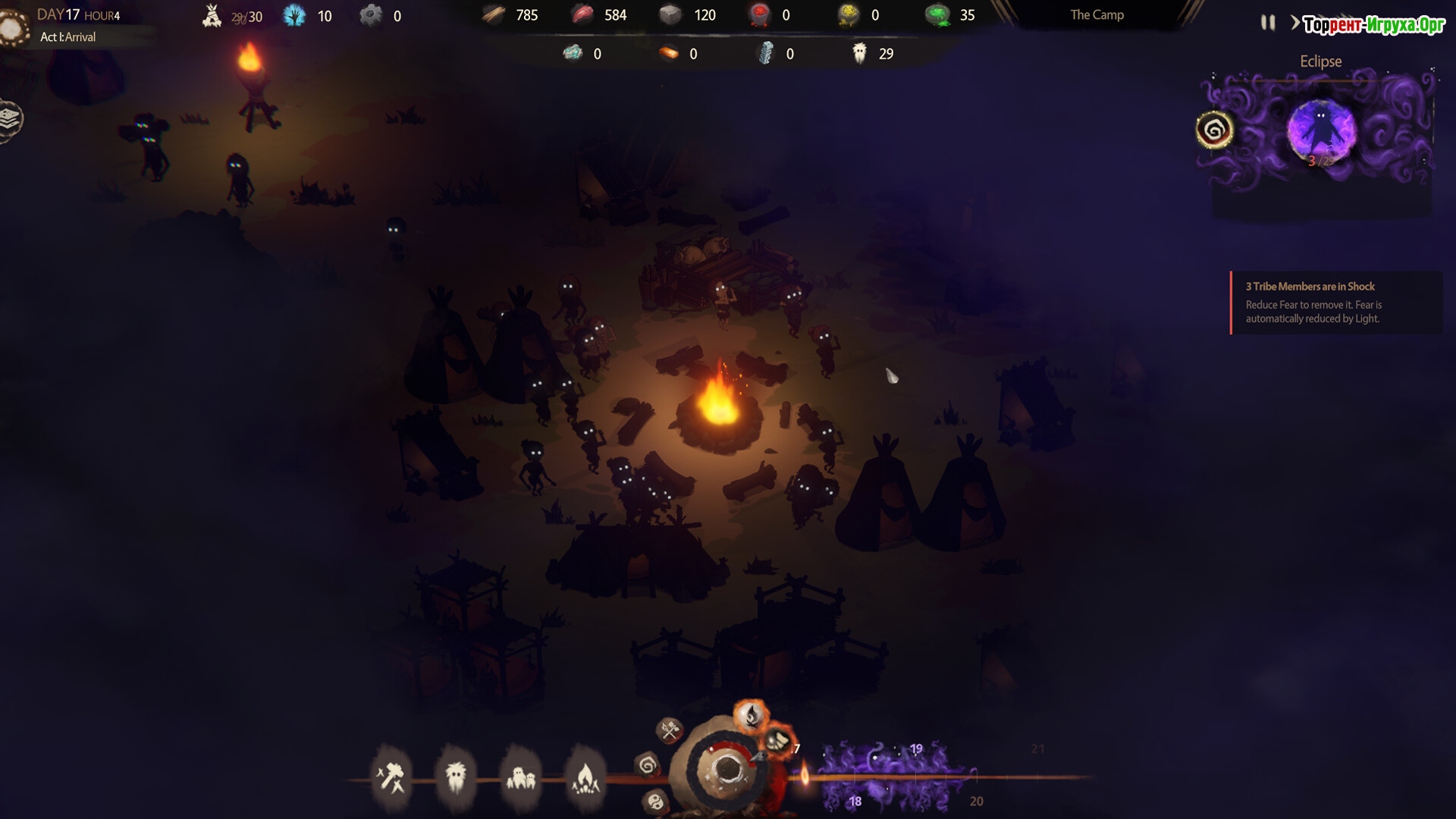Open the '3 Tribe Members are in Shock' alert
Screen dimensions: 1456x819
tap(1335, 303)
